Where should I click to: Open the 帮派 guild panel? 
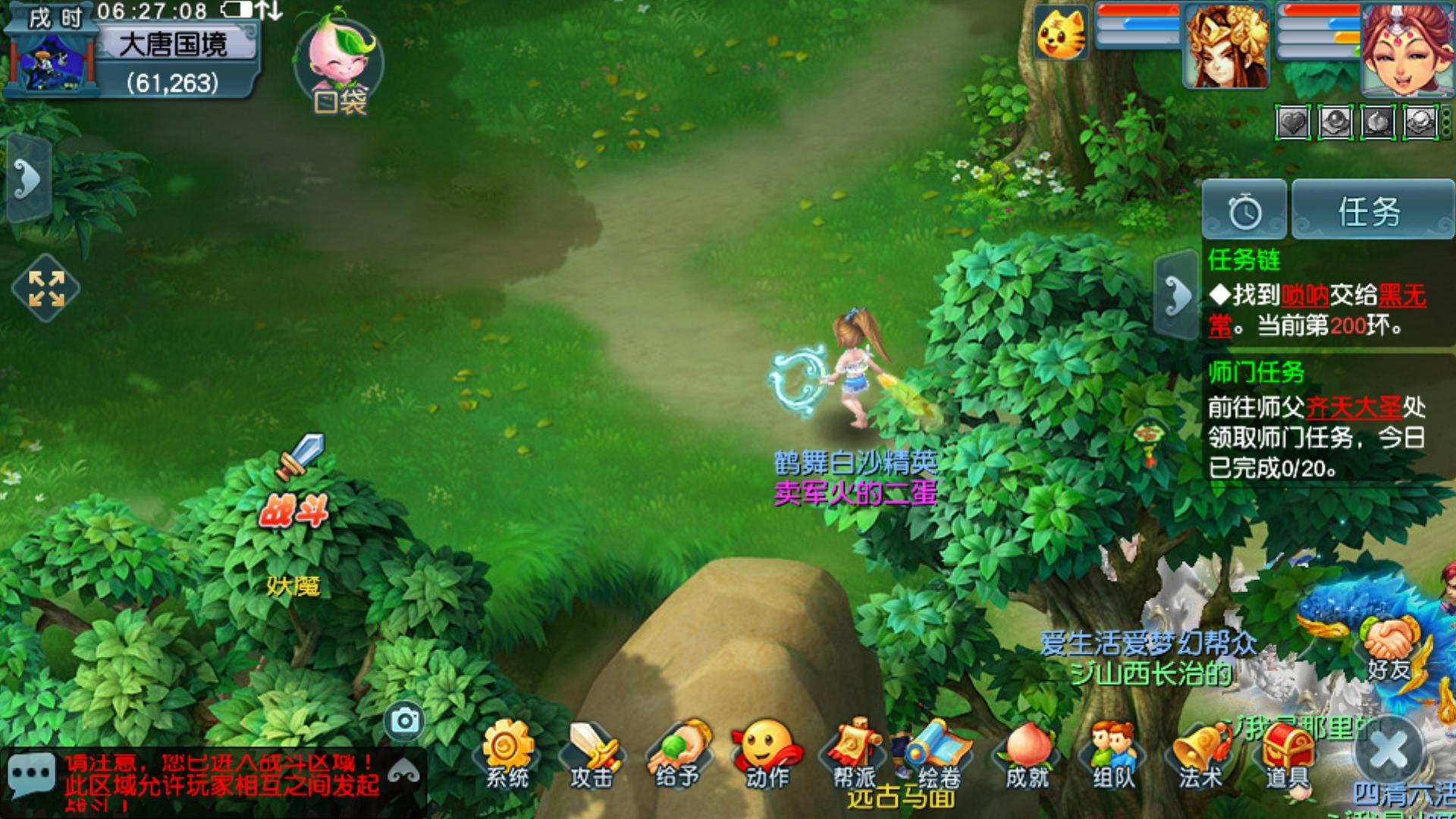pyautogui.click(x=855, y=755)
